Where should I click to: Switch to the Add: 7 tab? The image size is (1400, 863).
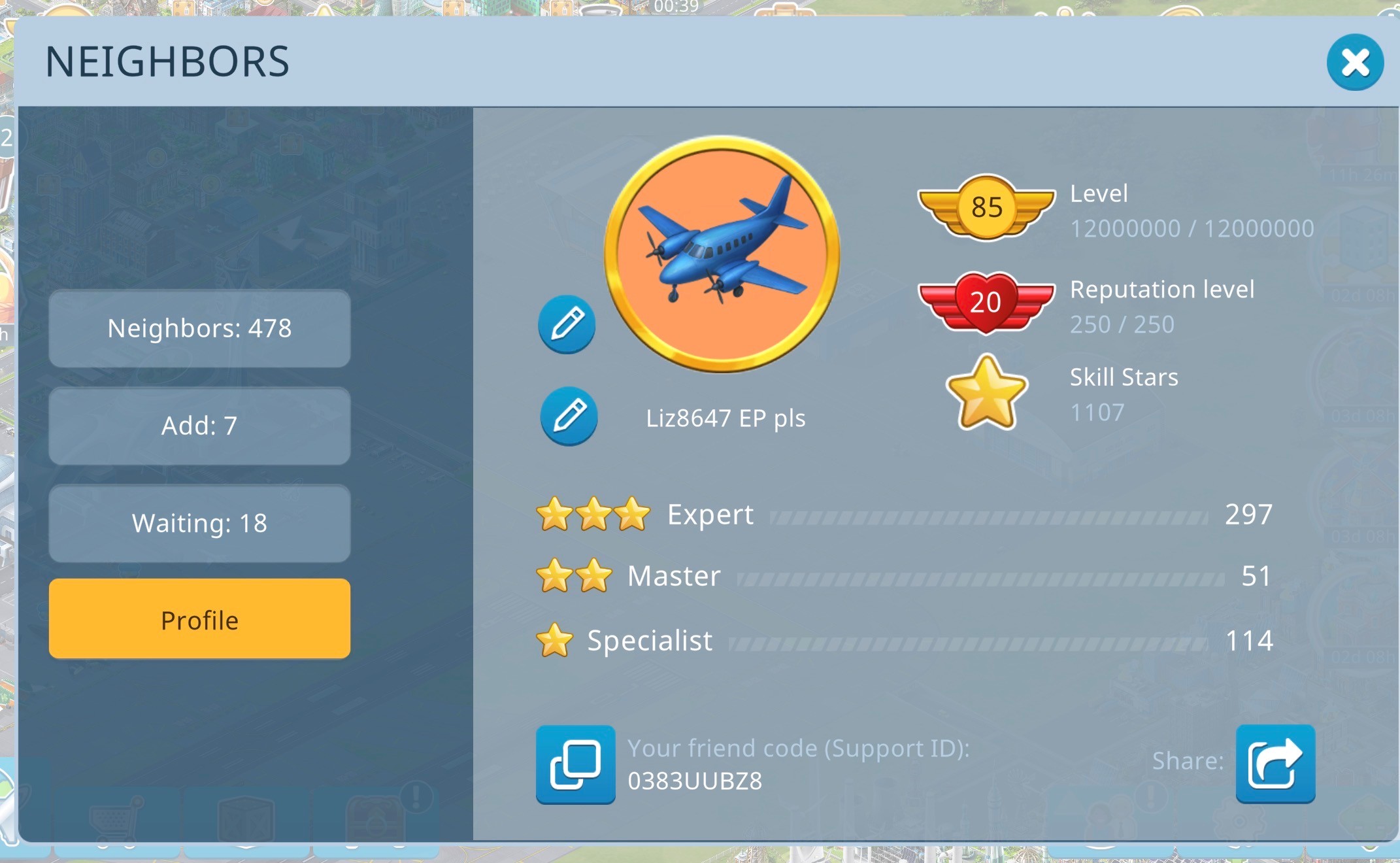[x=199, y=426]
